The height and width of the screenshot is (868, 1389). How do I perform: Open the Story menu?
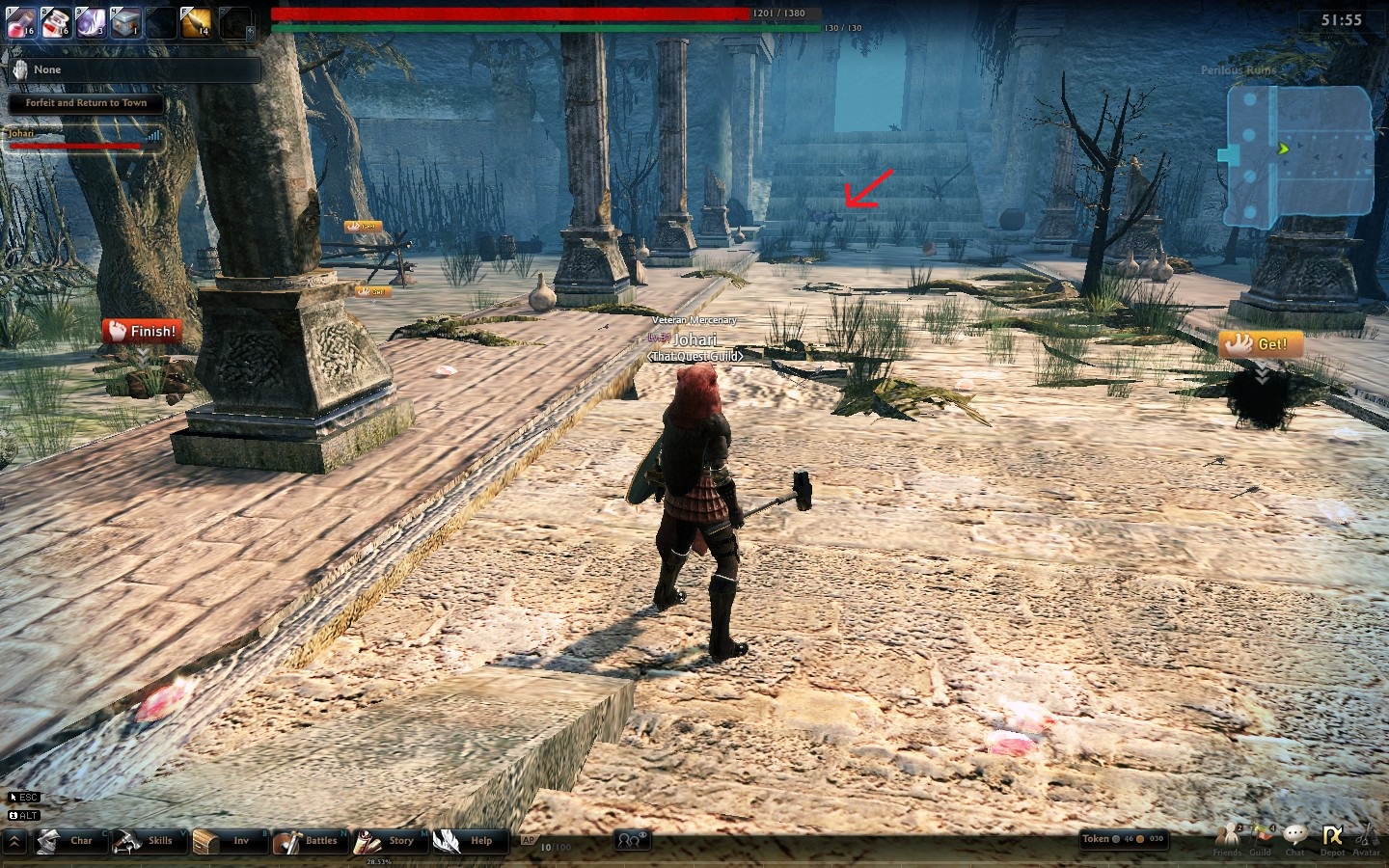[388, 841]
